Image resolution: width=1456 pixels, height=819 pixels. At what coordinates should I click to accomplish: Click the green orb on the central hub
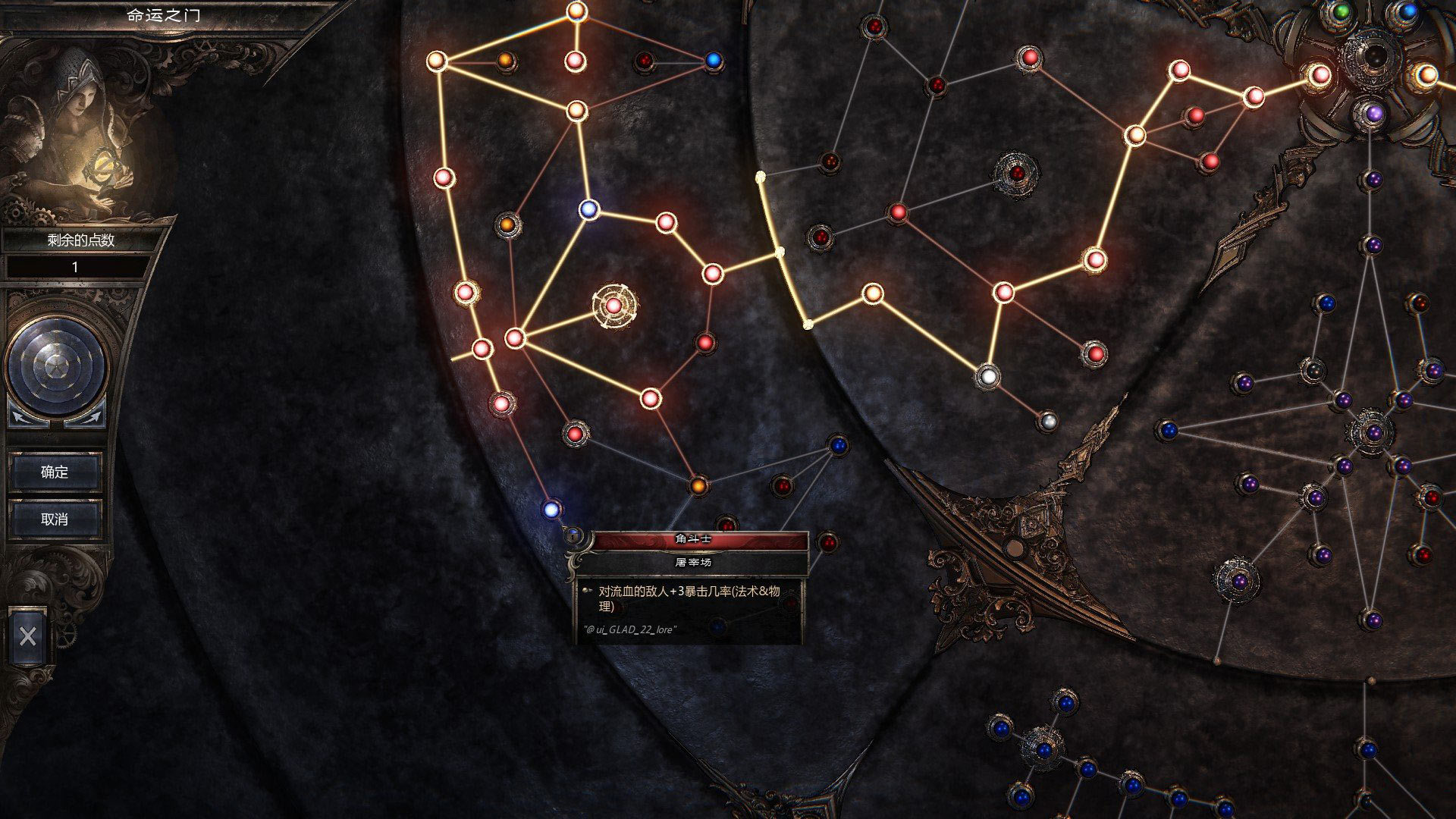tap(1341, 11)
